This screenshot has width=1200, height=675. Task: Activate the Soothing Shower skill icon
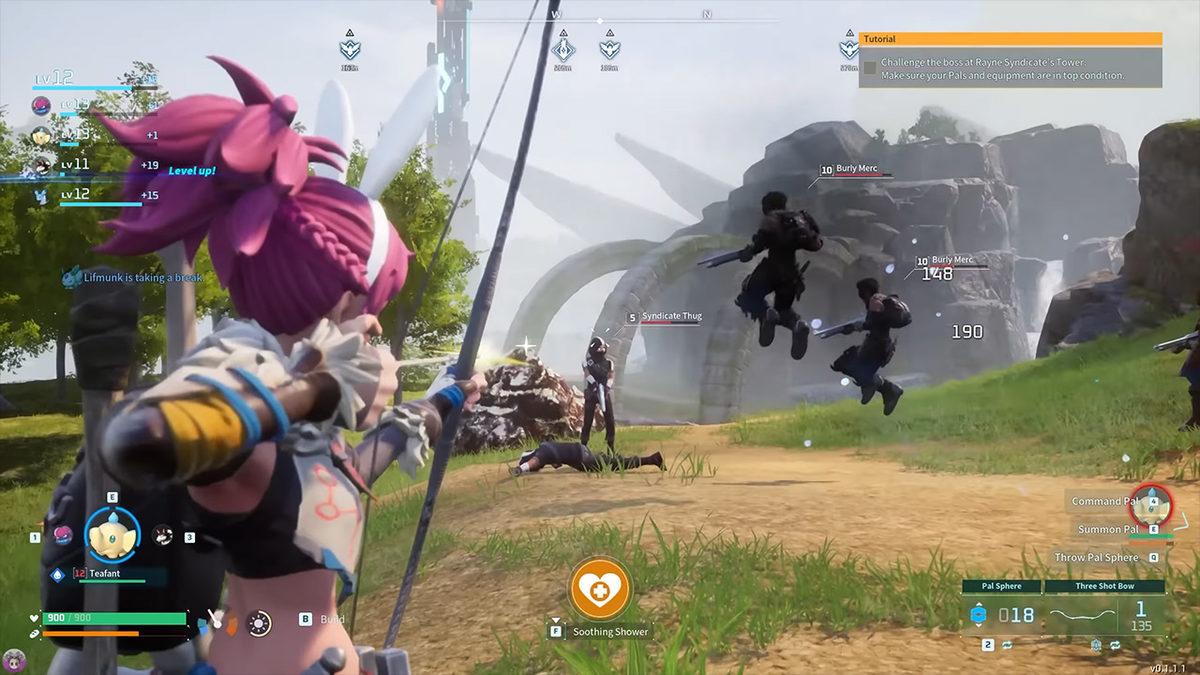click(x=600, y=588)
